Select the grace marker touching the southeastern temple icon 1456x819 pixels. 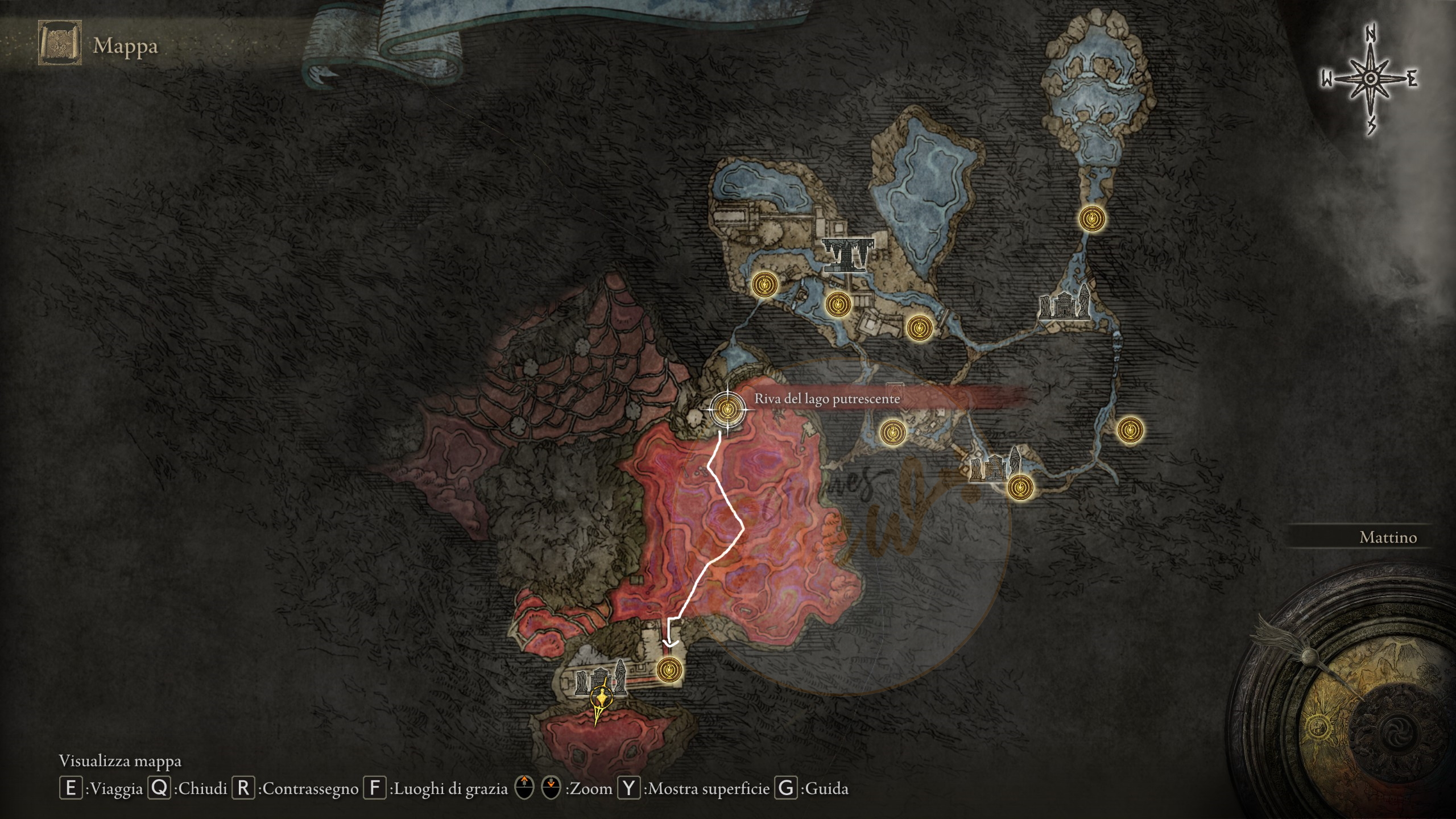click(1021, 487)
